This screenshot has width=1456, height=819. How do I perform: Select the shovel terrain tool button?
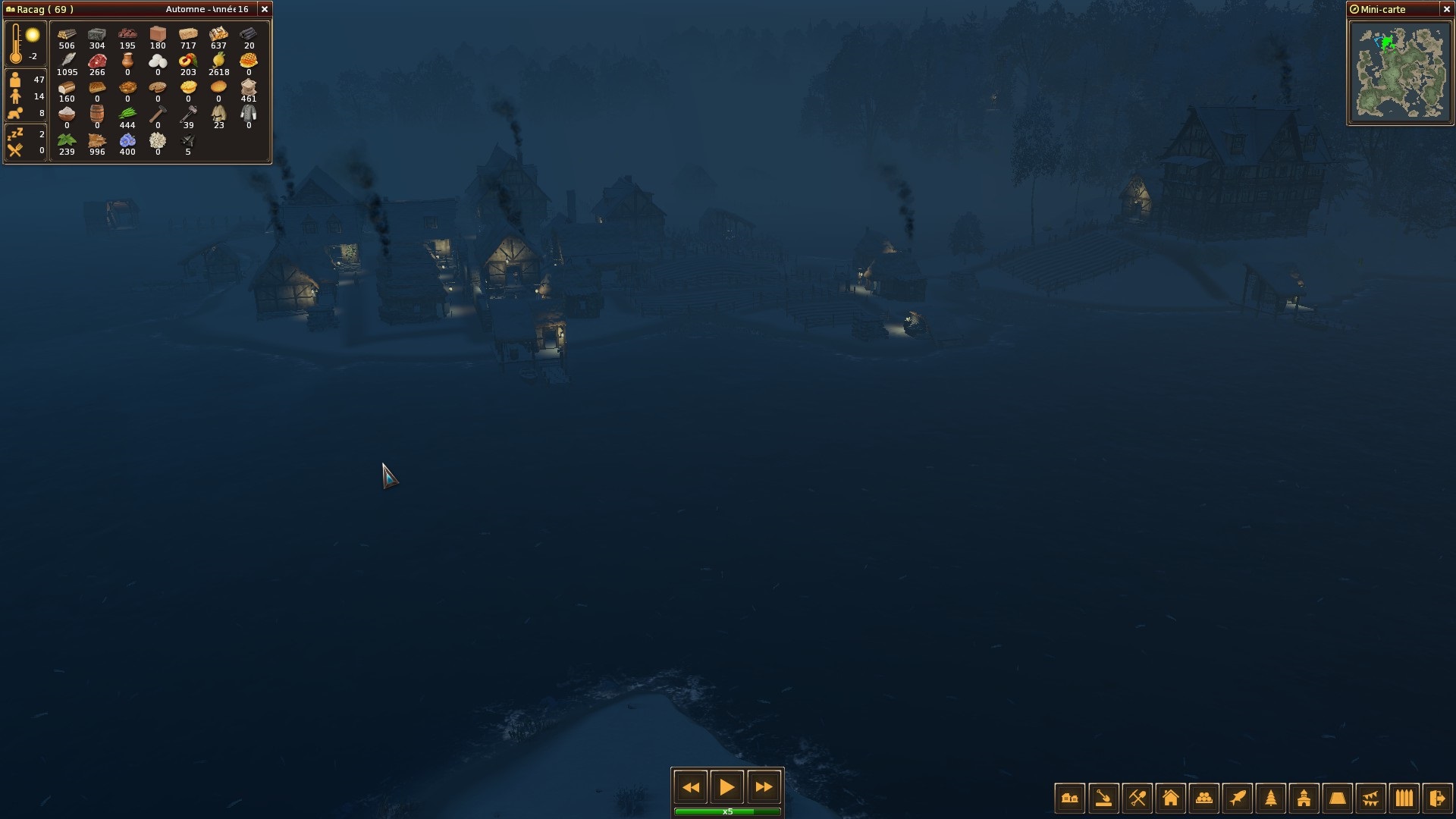pos(1103,798)
